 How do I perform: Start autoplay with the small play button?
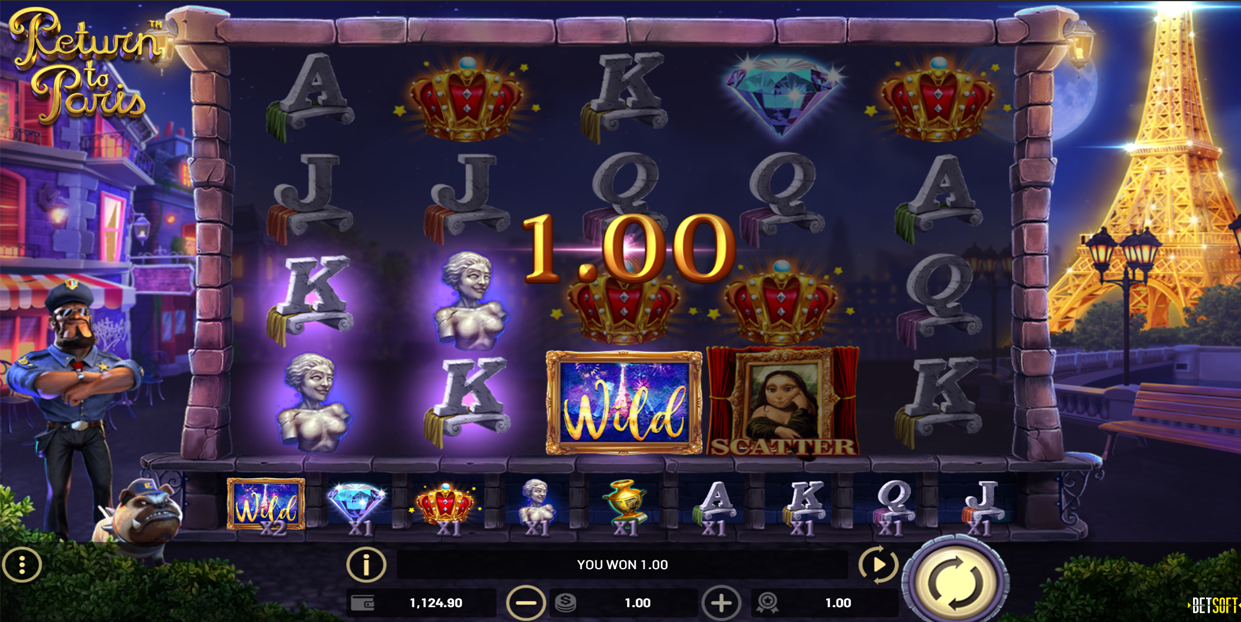tap(877, 565)
